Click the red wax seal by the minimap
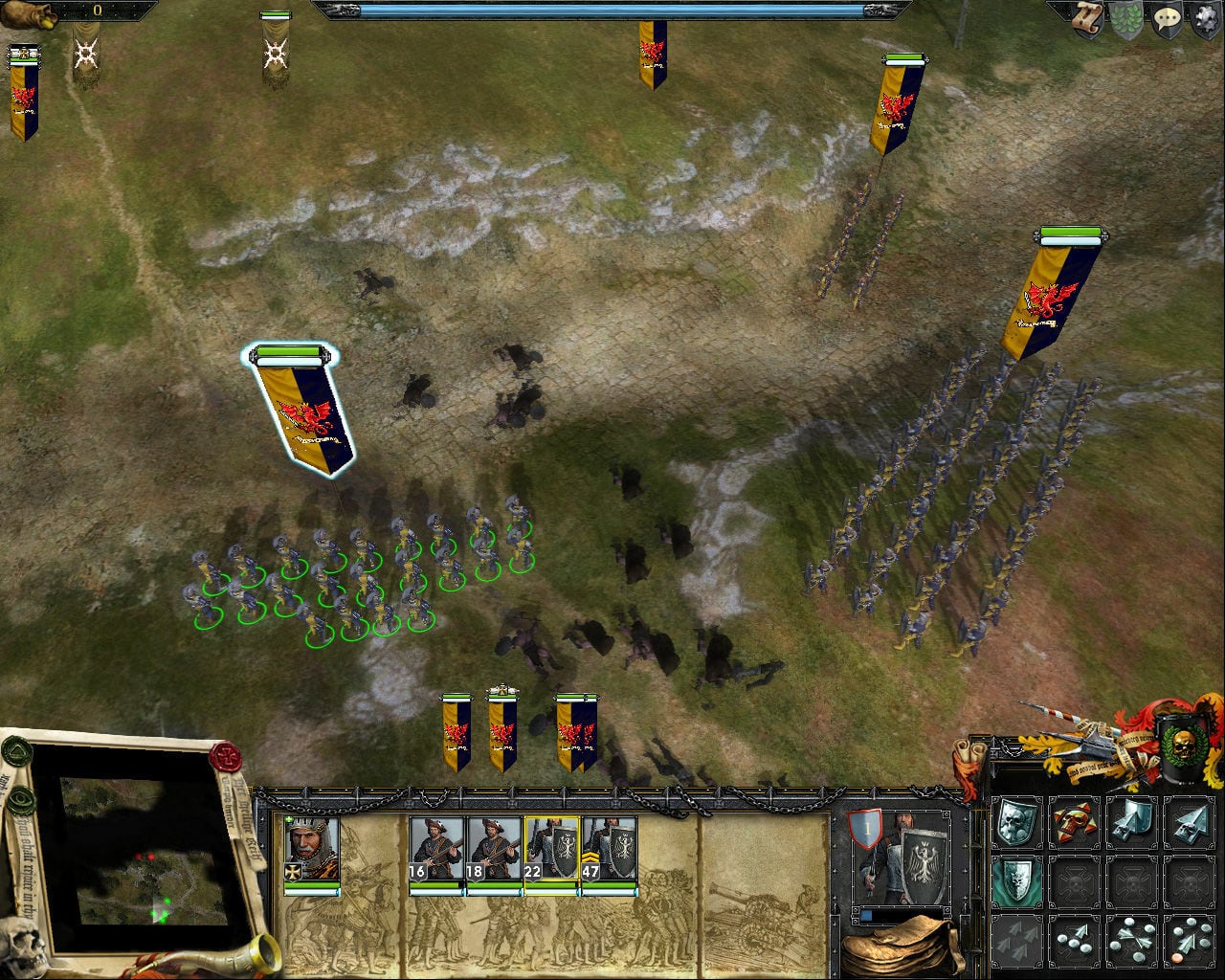Screen dimensions: 1225x980 [x=227, y=756]
